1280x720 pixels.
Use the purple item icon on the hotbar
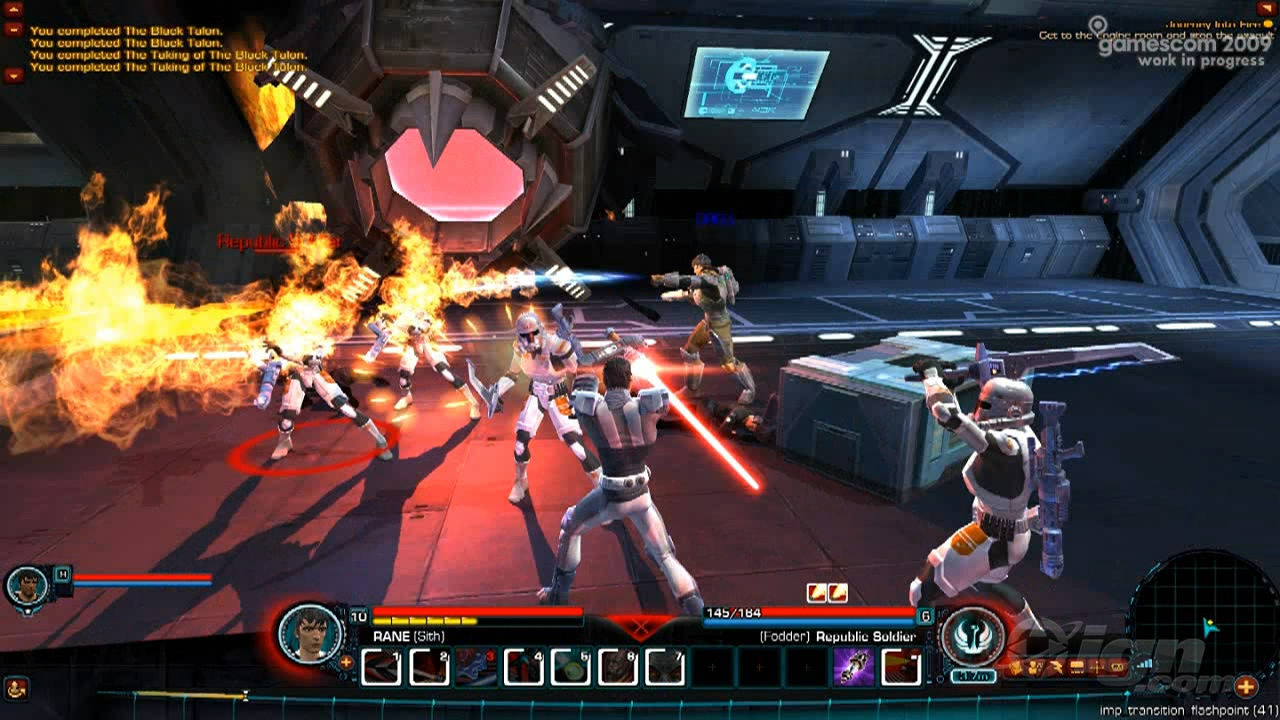coord(854,667)
